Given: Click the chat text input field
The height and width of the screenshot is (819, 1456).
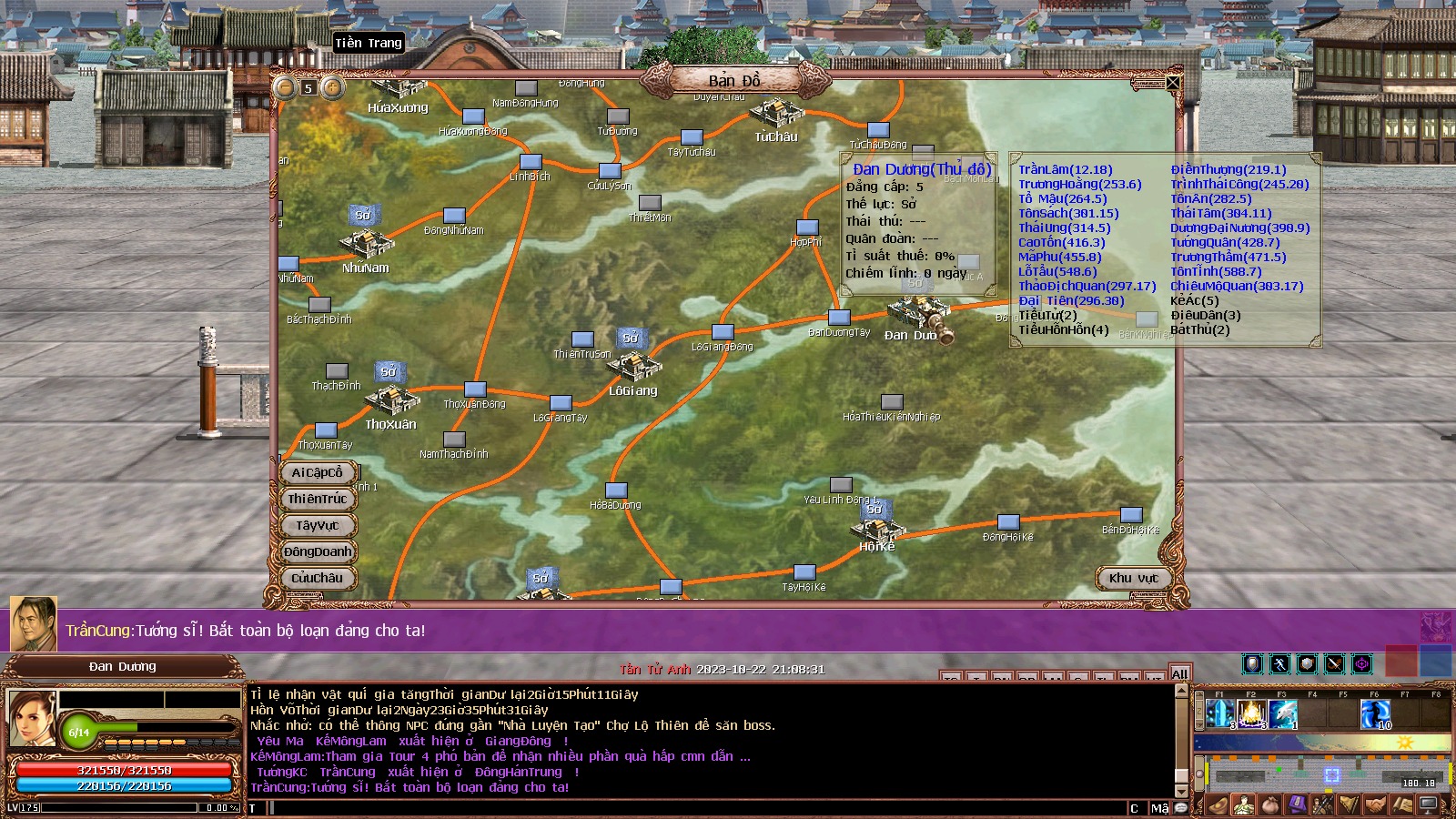Looking at the screenshot, I should click(692, 808).
